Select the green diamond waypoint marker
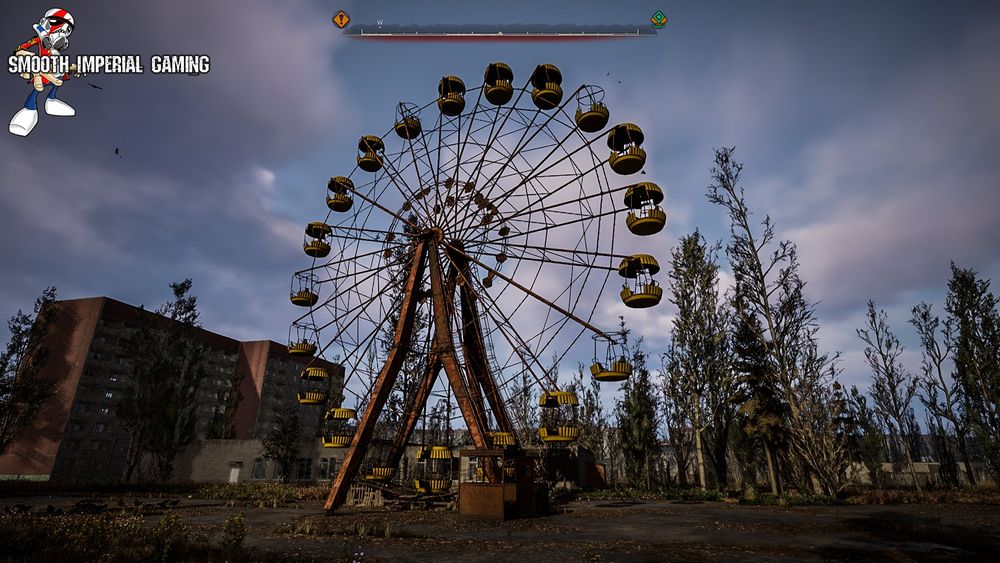The image size is (1000, 563). [658, 19]
